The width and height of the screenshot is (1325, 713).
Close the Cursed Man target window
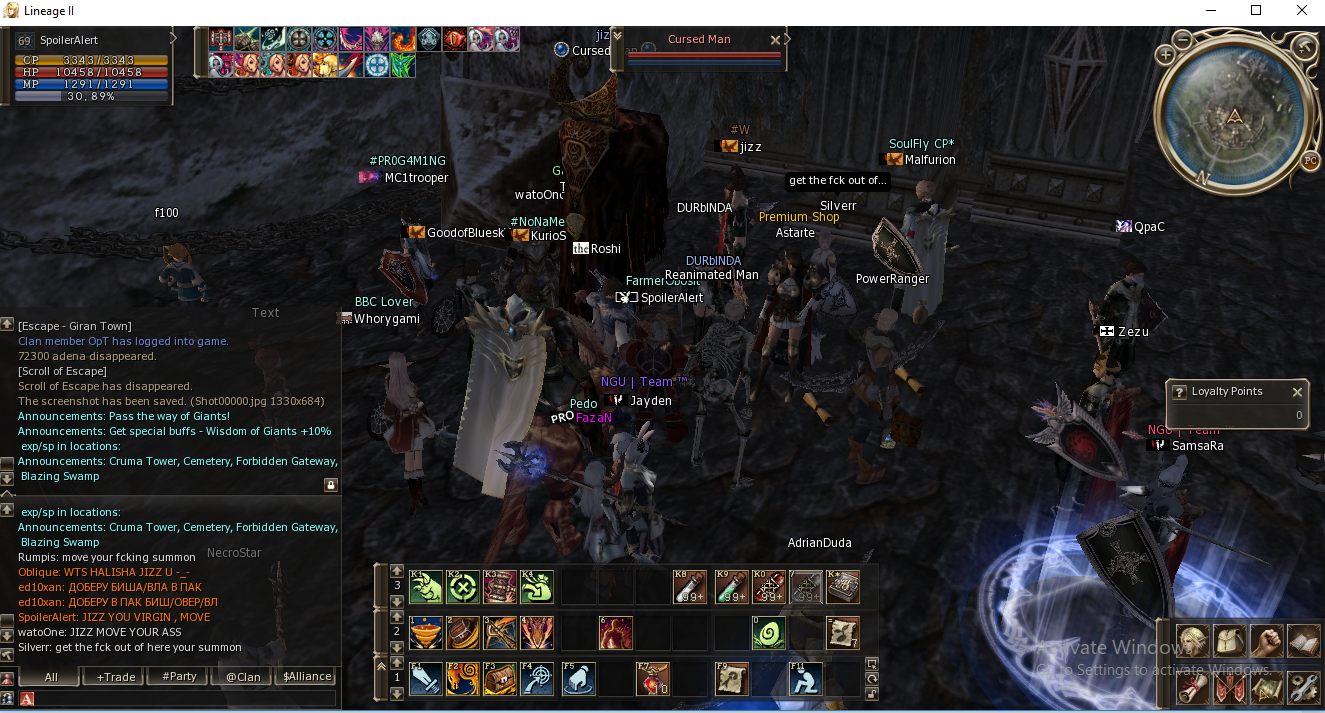(775, 40)
